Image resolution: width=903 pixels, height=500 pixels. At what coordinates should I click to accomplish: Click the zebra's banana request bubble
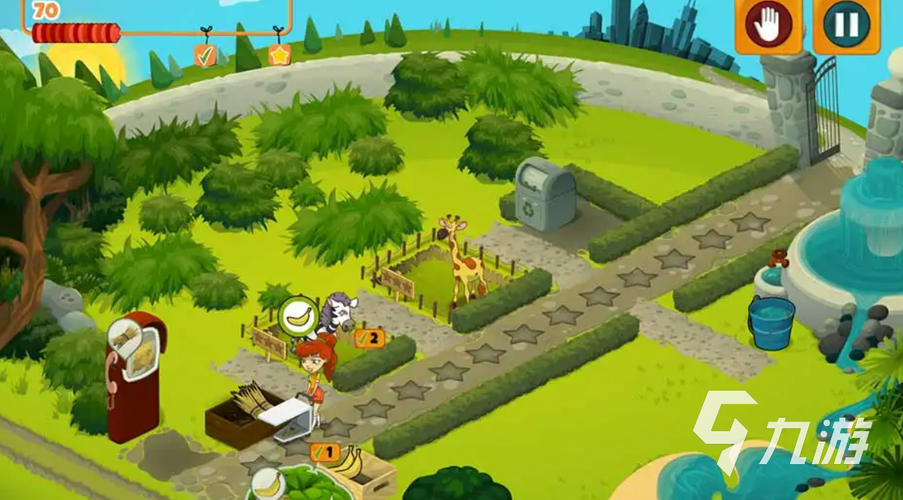pyautogui.click(x=298, y=317)
